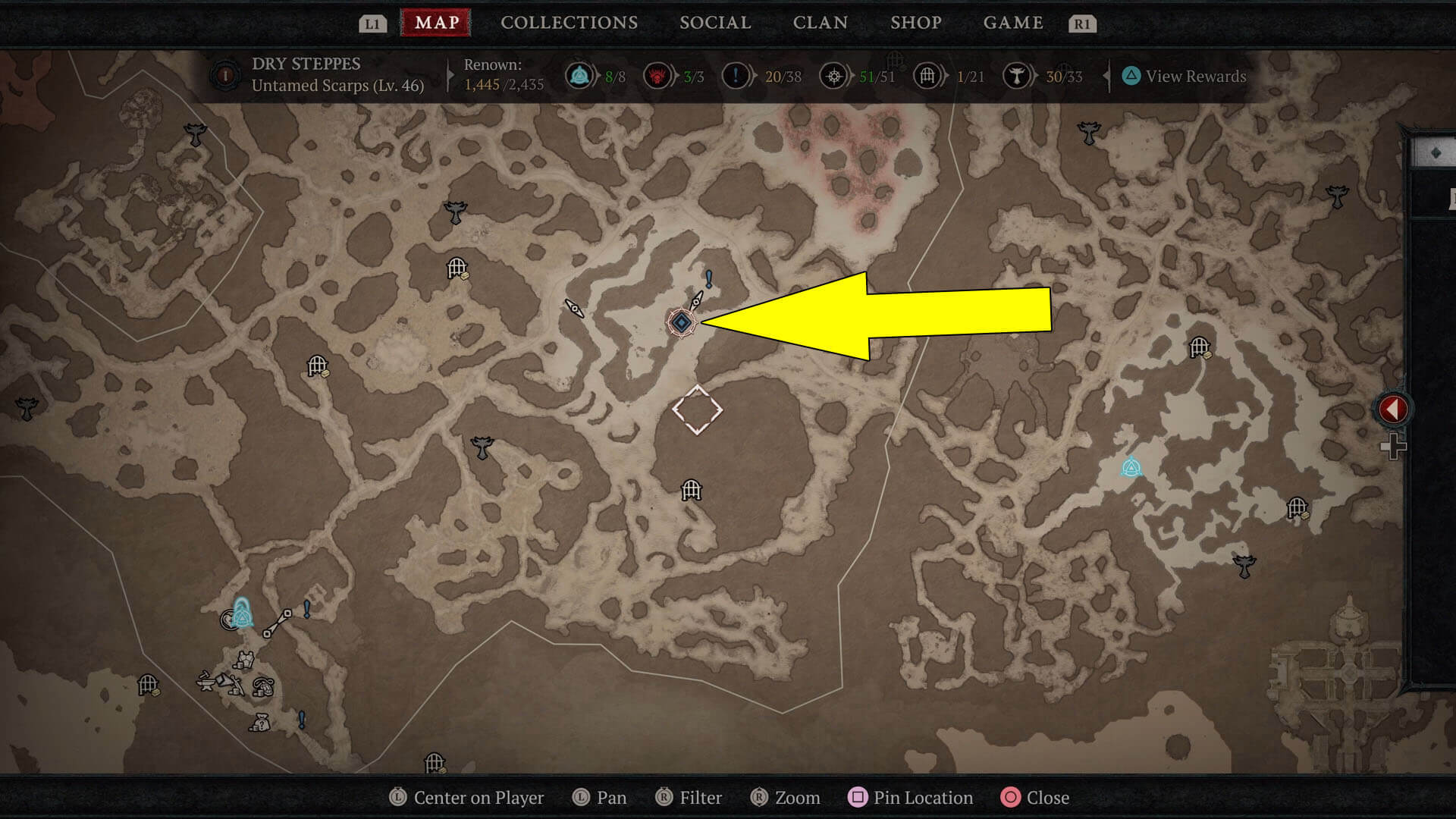Select the white stronghold diamond marker

[x=699, y=410]
